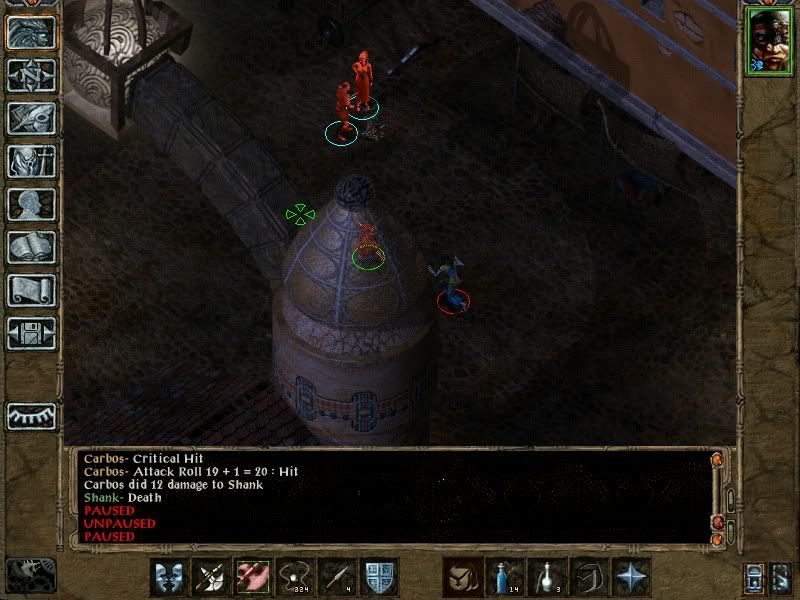This screenshot has width=800, height=600.
Task: Toggle party AI lantern button
Action: pyautogui.click(x=752, y=578)
